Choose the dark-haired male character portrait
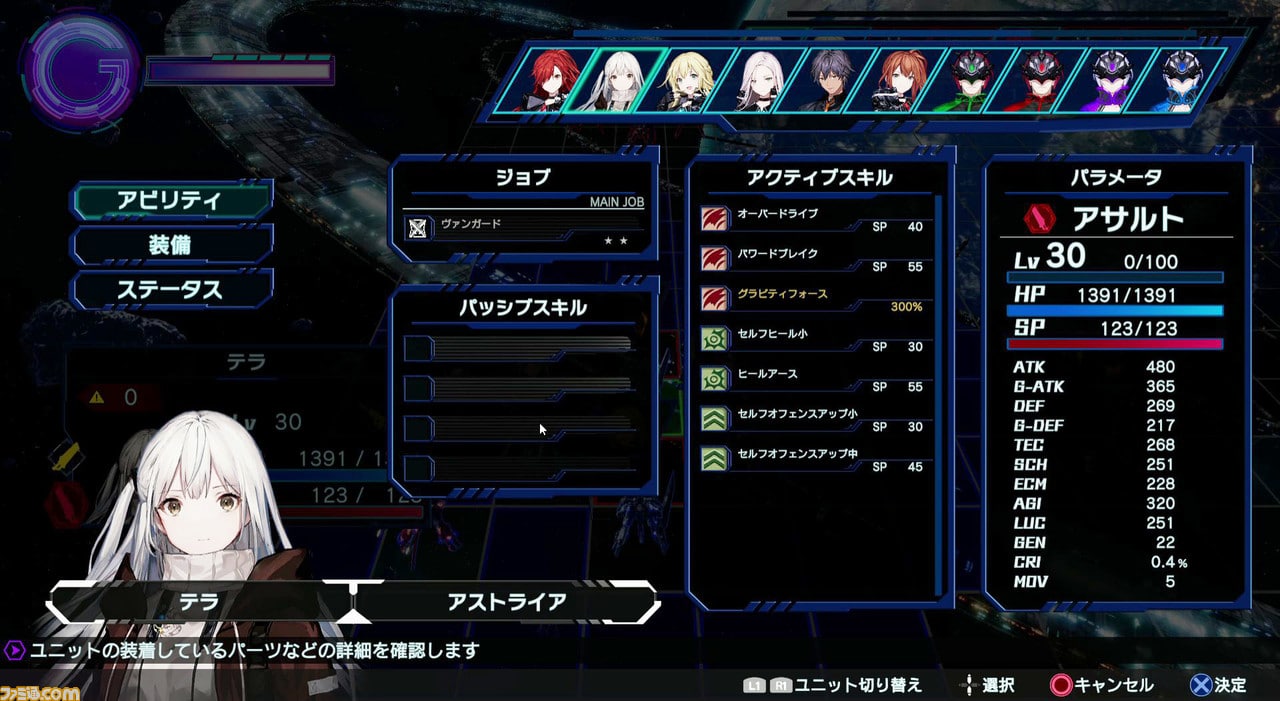The height and width of the screenshot is (701, 1280). point(832,80)
